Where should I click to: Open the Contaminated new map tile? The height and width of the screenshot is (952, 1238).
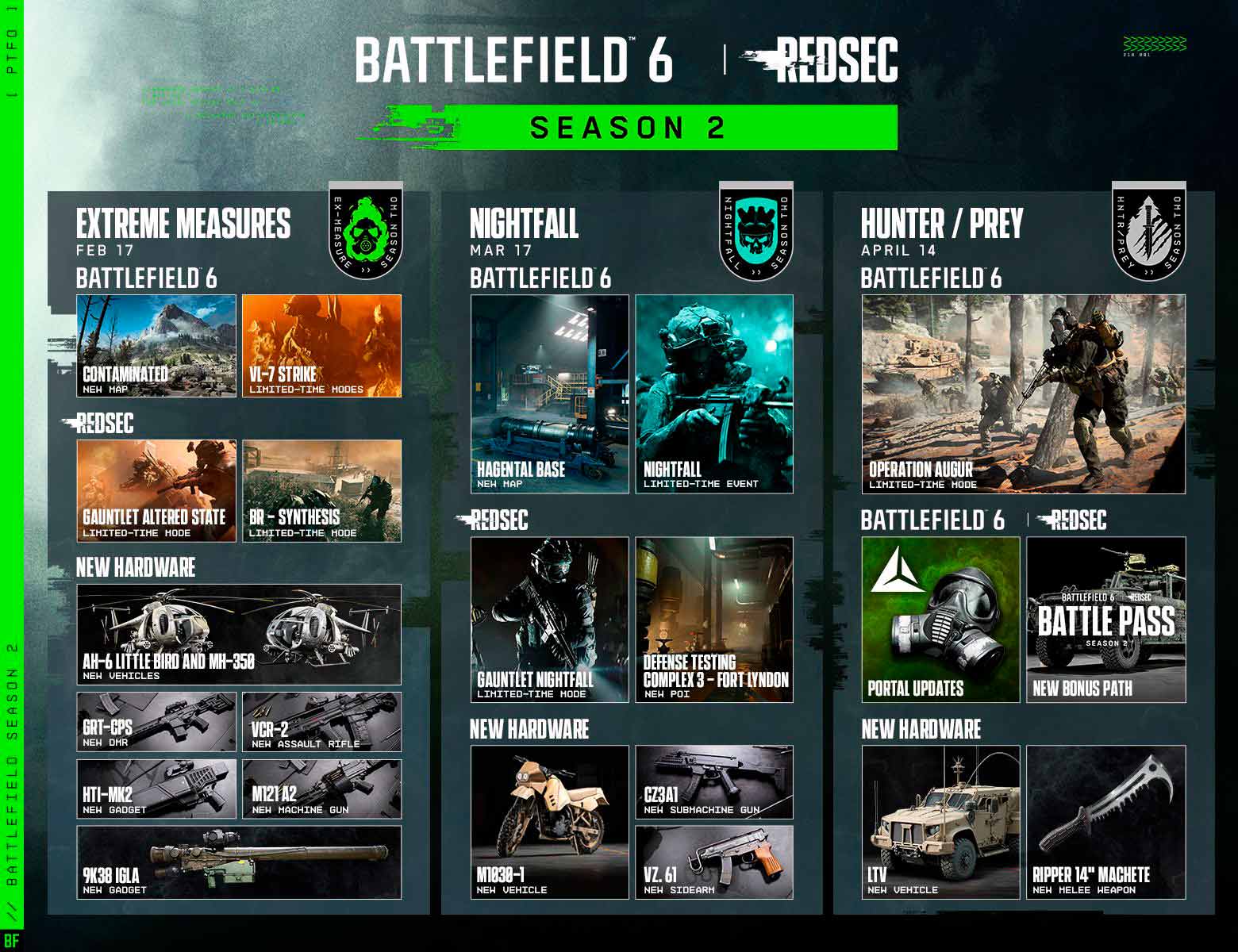click(x=156, y=346)
